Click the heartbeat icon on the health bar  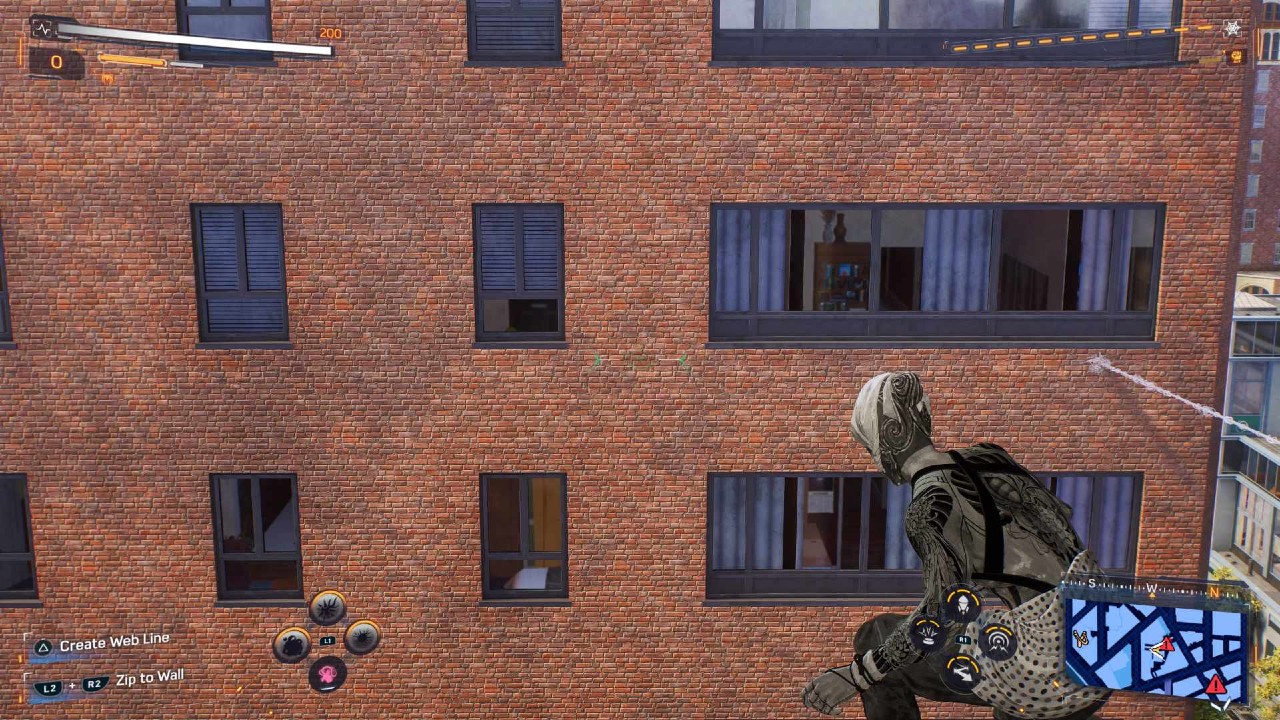42,30
